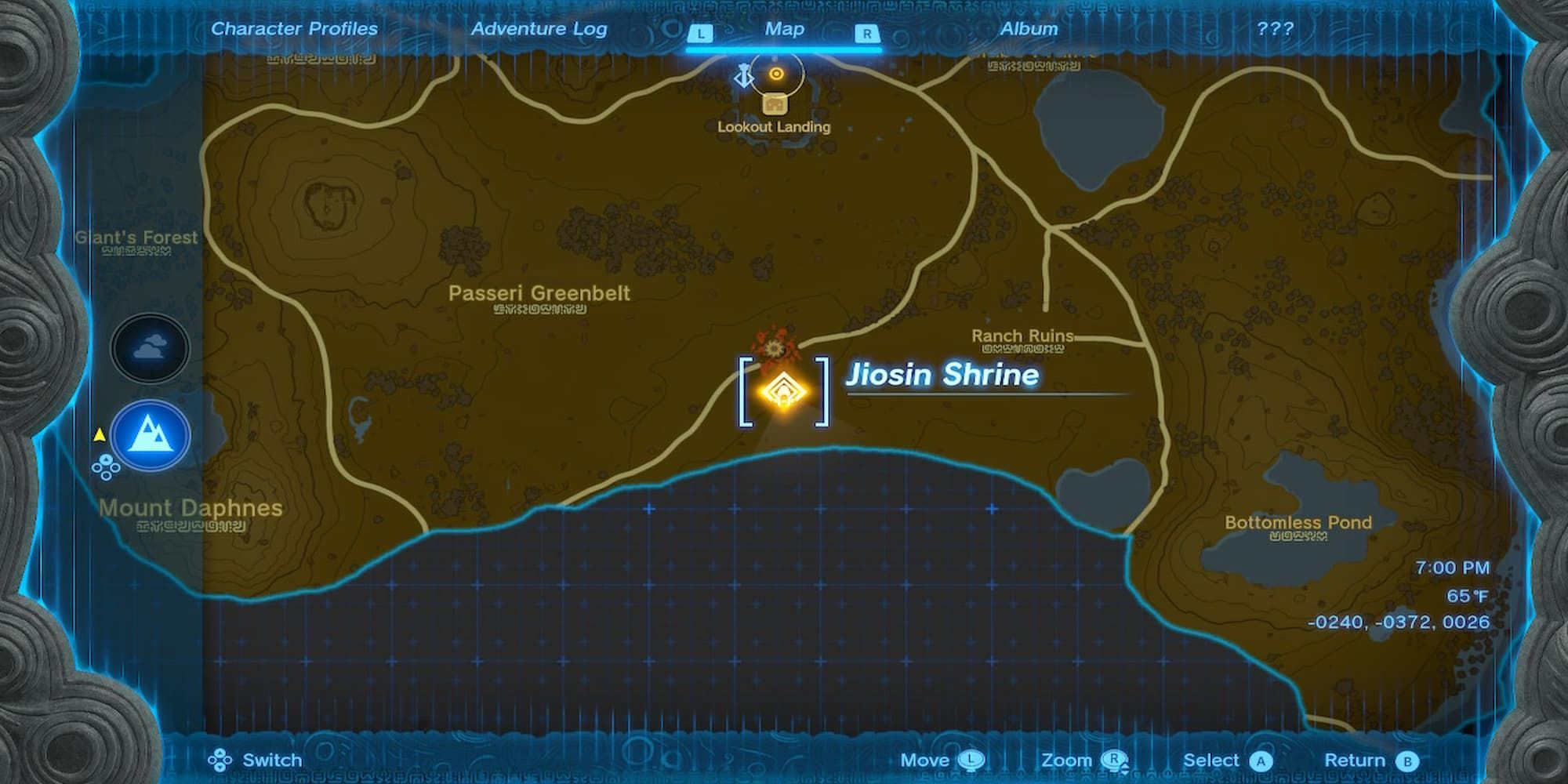Image resolution: width=1568 pixels, height=784 pixels.
Task: Click the cloud weather indicator icon
Action: pyautogui.click(x=149, y=347)
